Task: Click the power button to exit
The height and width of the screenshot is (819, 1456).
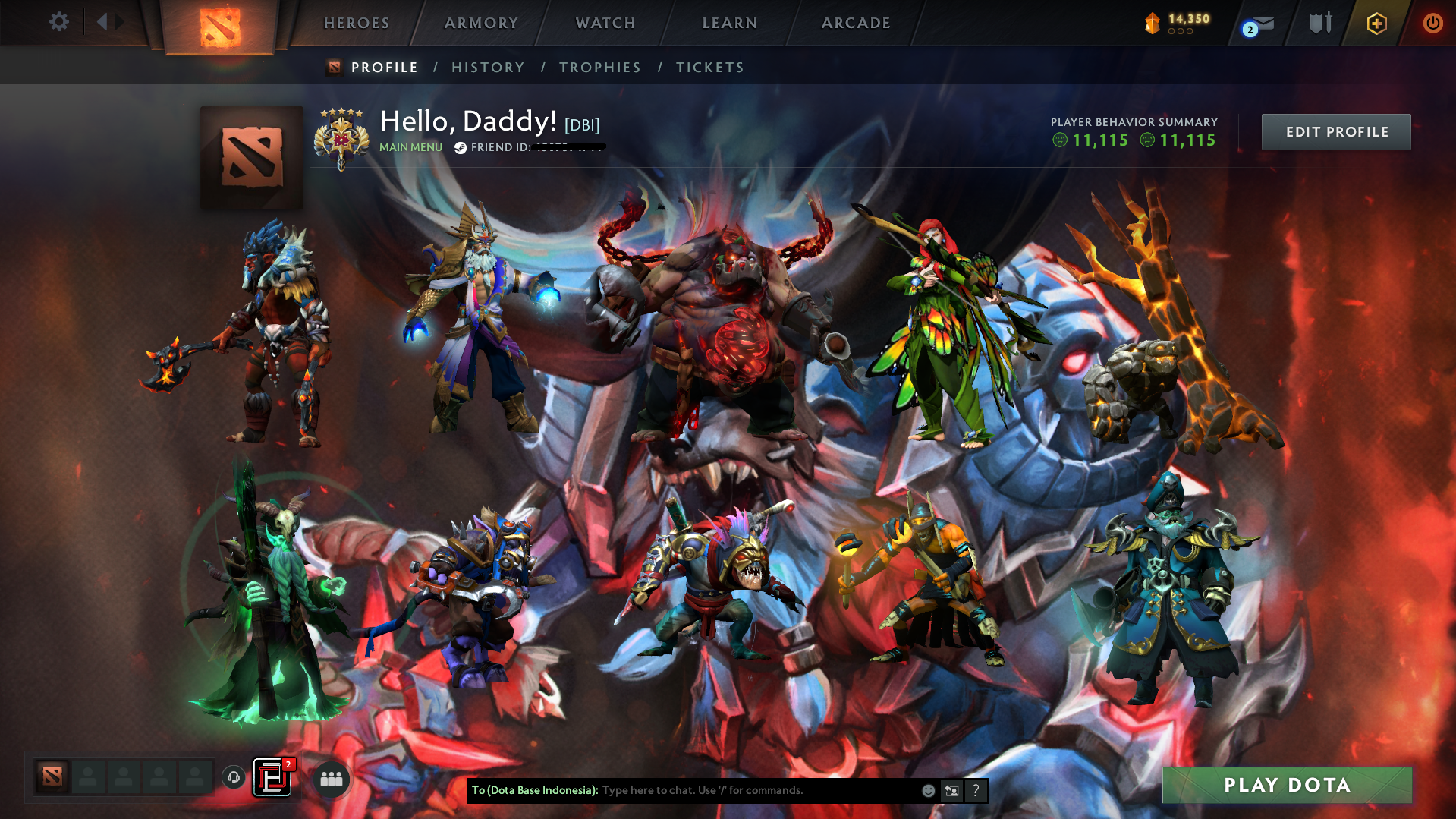Action: click(1432, 24)
